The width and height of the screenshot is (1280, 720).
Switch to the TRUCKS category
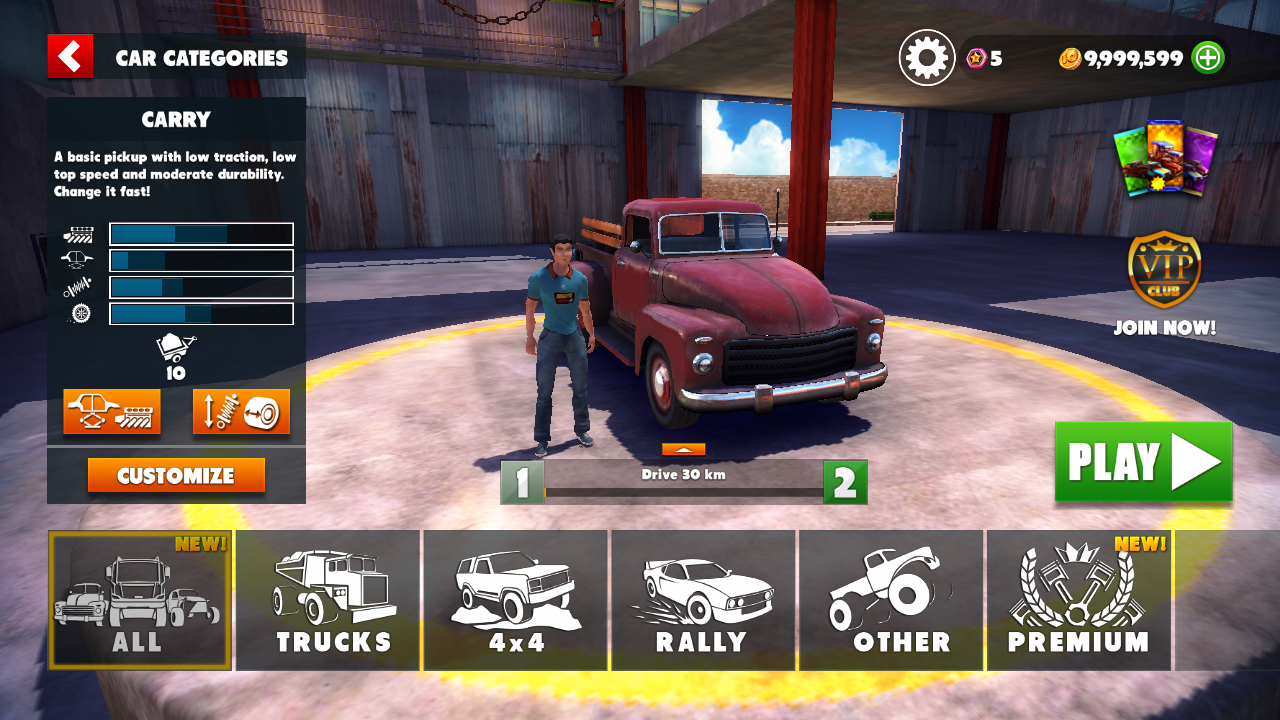coord(329,600)
